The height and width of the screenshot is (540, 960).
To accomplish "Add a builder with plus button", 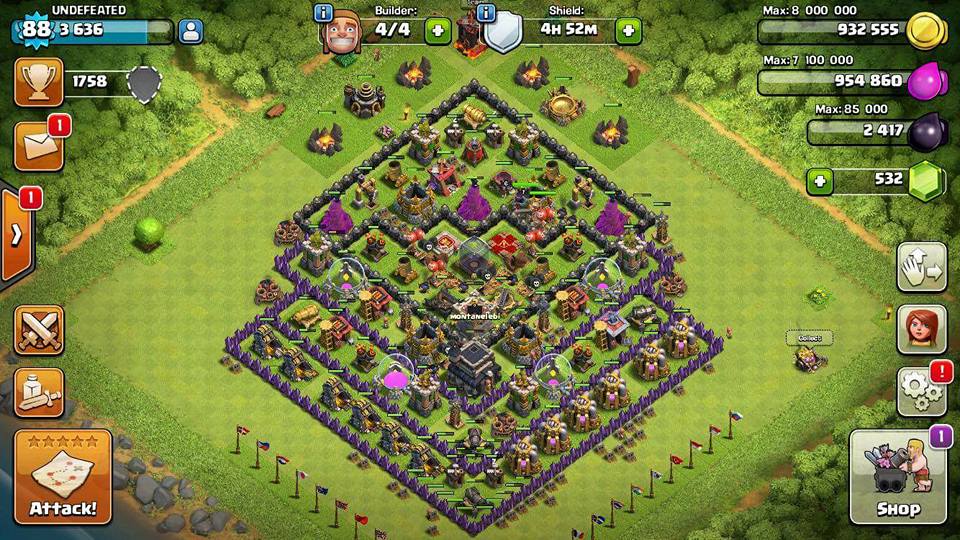I will click(438, 30).
